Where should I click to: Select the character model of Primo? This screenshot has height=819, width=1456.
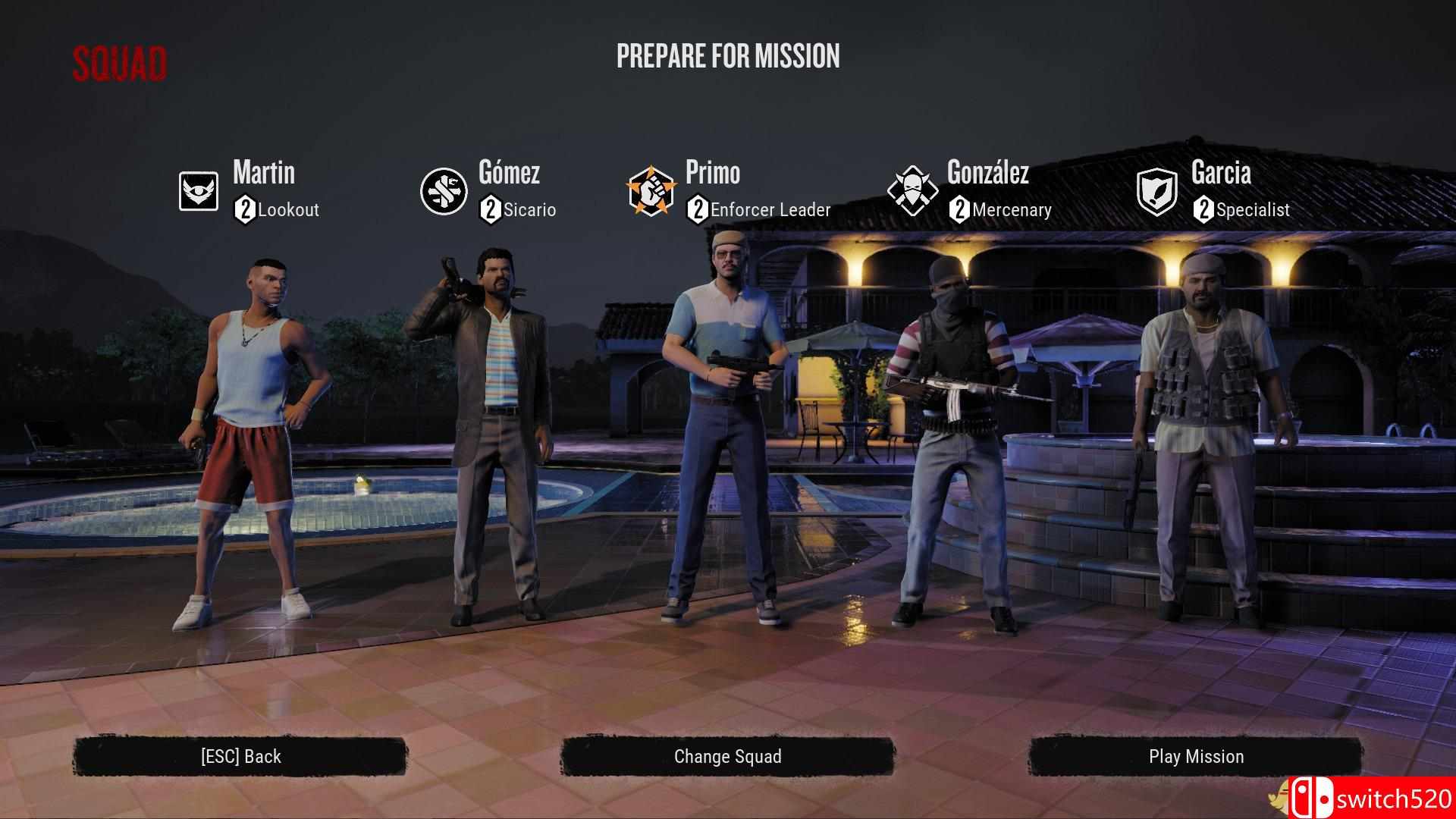[x=720, y=417]
